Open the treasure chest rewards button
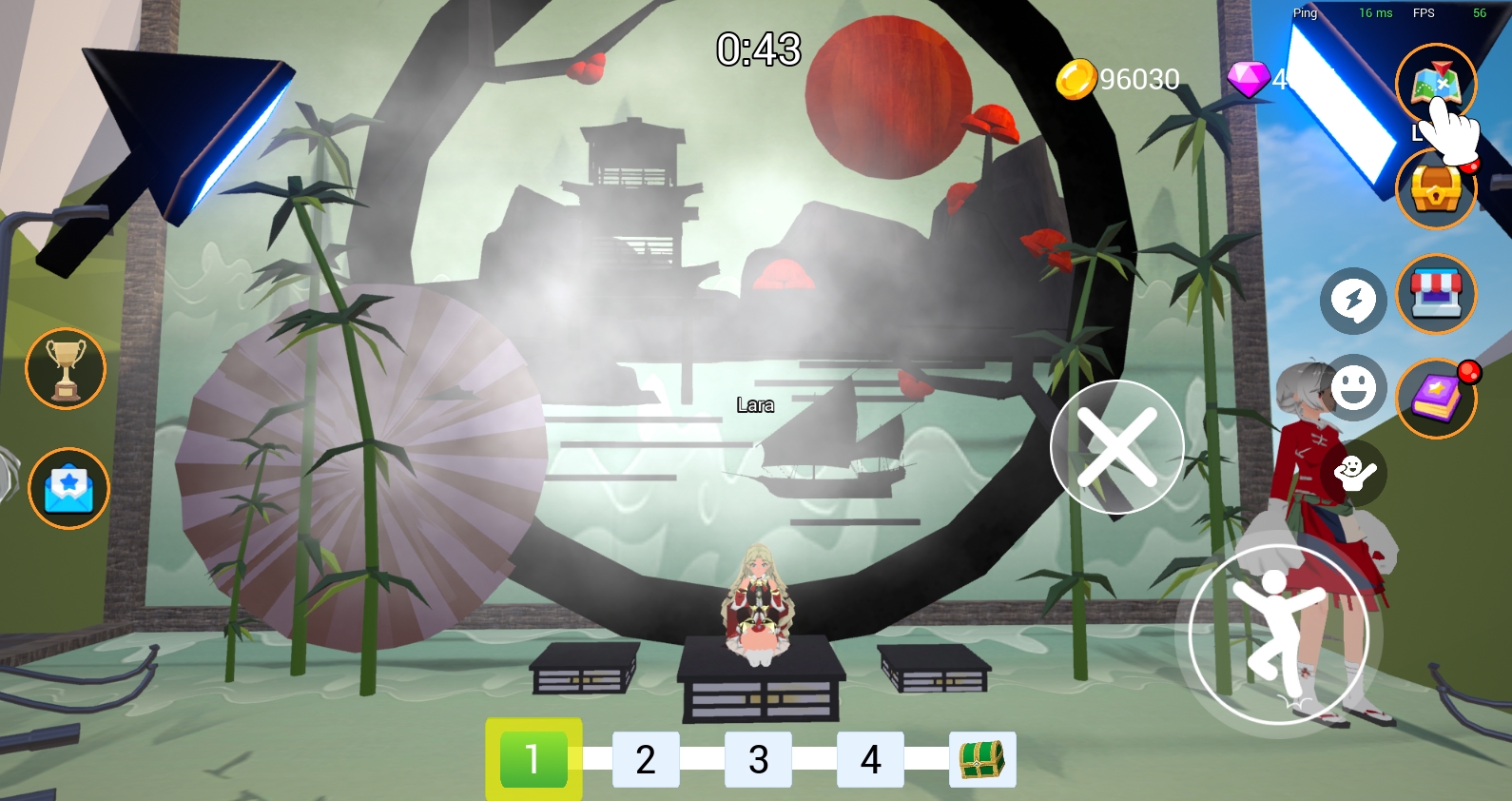The width and height of the screenshot is (1512, 801). click(1435, 190)
